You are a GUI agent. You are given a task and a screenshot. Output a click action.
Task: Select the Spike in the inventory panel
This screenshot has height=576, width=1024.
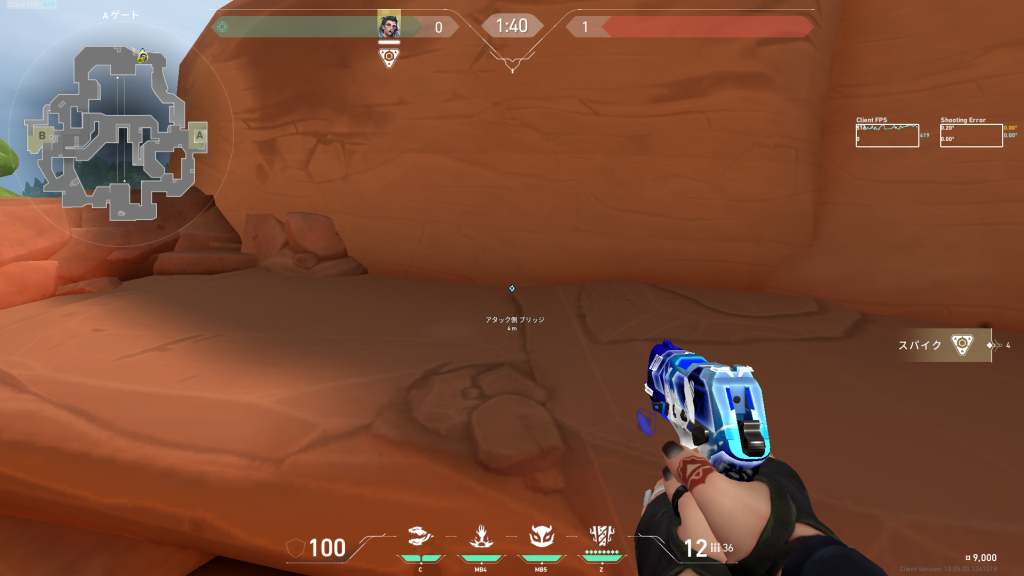coord(961,345)
